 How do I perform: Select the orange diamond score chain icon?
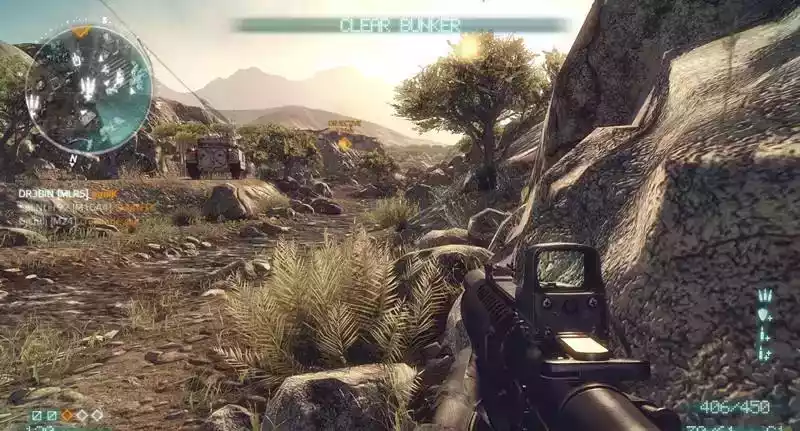[x=67, y=414]
